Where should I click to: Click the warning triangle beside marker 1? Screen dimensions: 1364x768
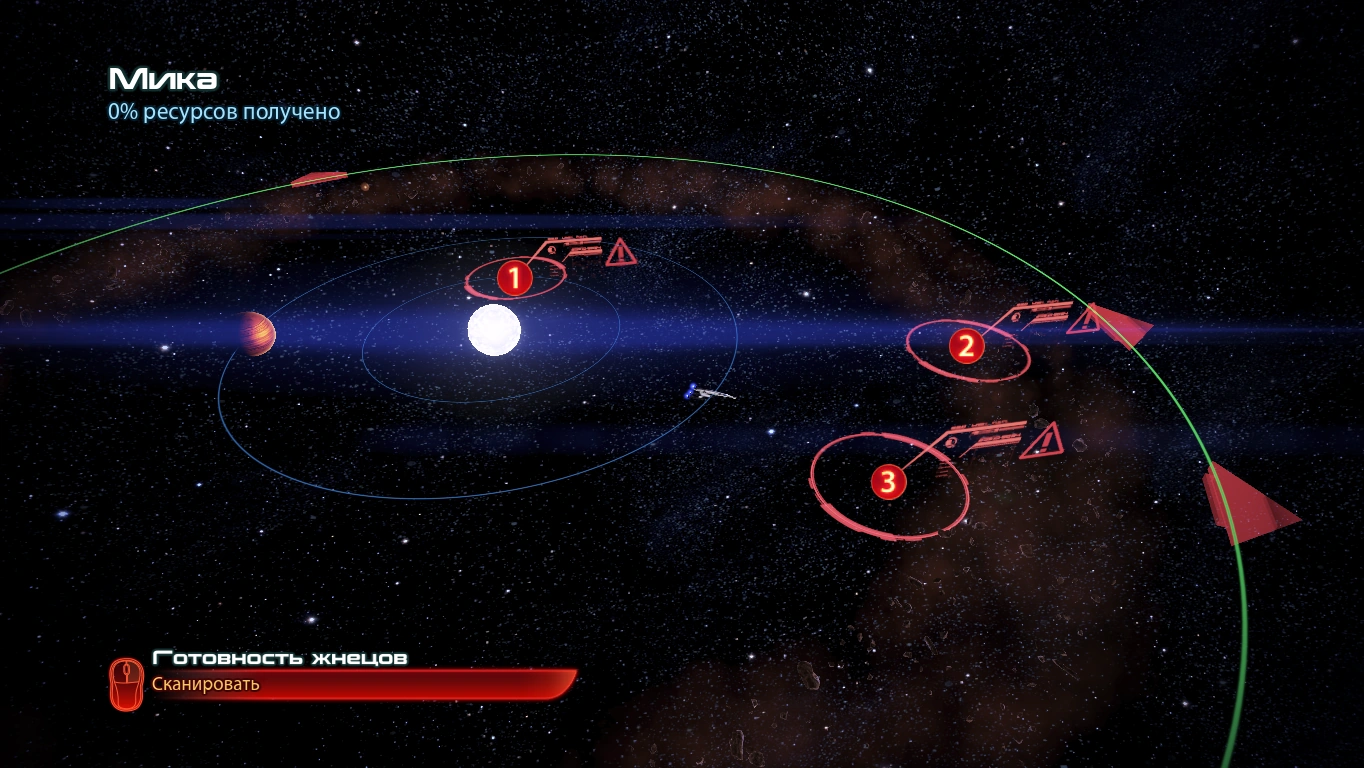(620, 252)
